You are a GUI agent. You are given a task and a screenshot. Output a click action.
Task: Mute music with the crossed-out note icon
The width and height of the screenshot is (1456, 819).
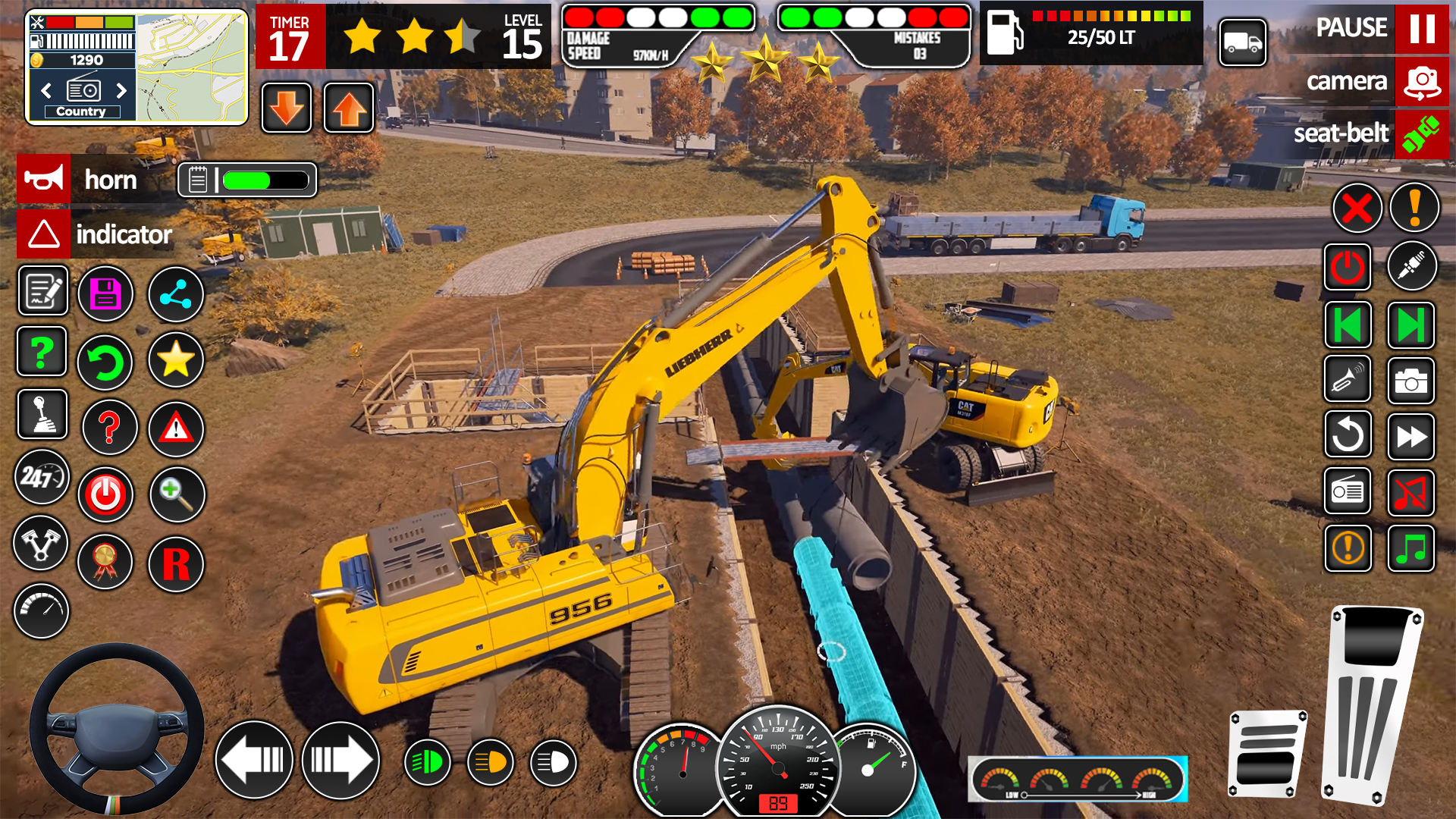[x=1410, y=493]
